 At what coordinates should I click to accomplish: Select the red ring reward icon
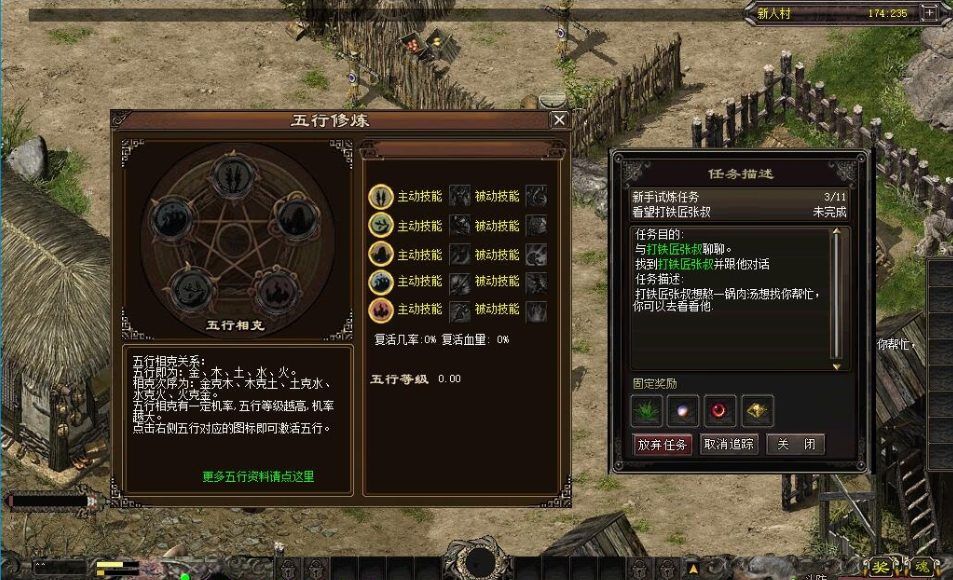point(720,408)
